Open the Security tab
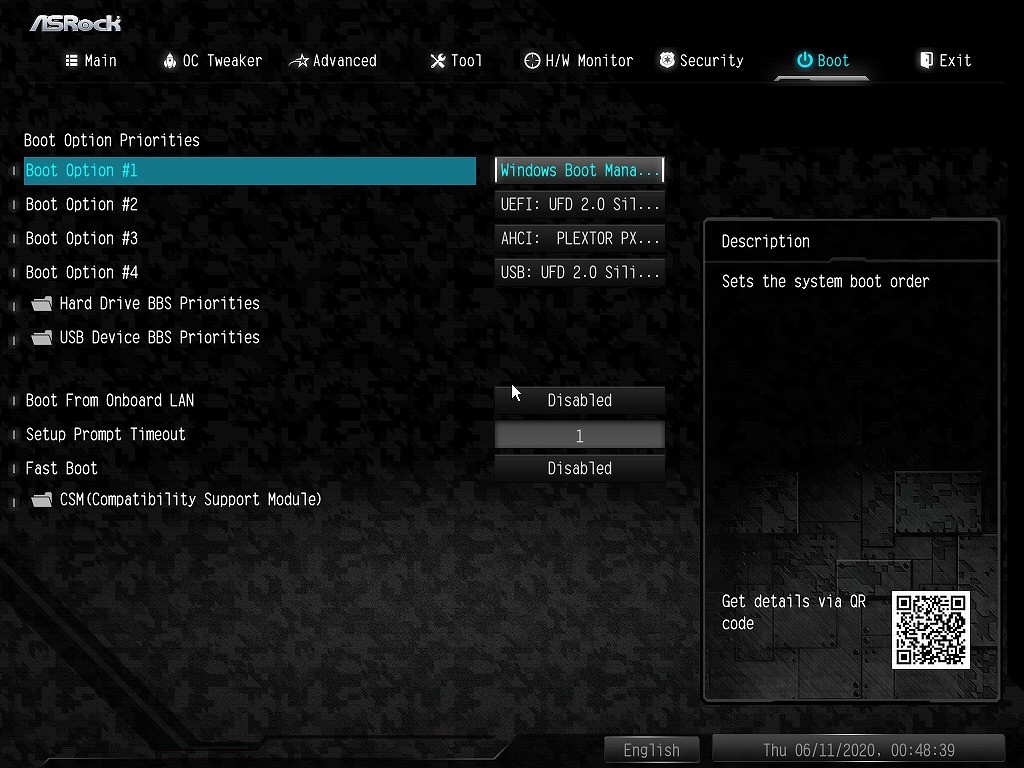1024x768 pixels. point(701,61)
